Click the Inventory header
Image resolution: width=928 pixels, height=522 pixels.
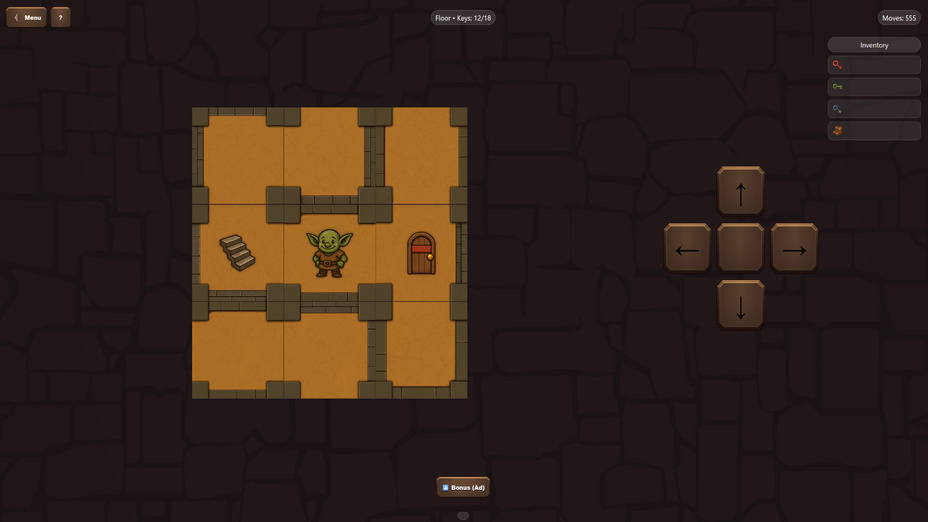[874, 45]
